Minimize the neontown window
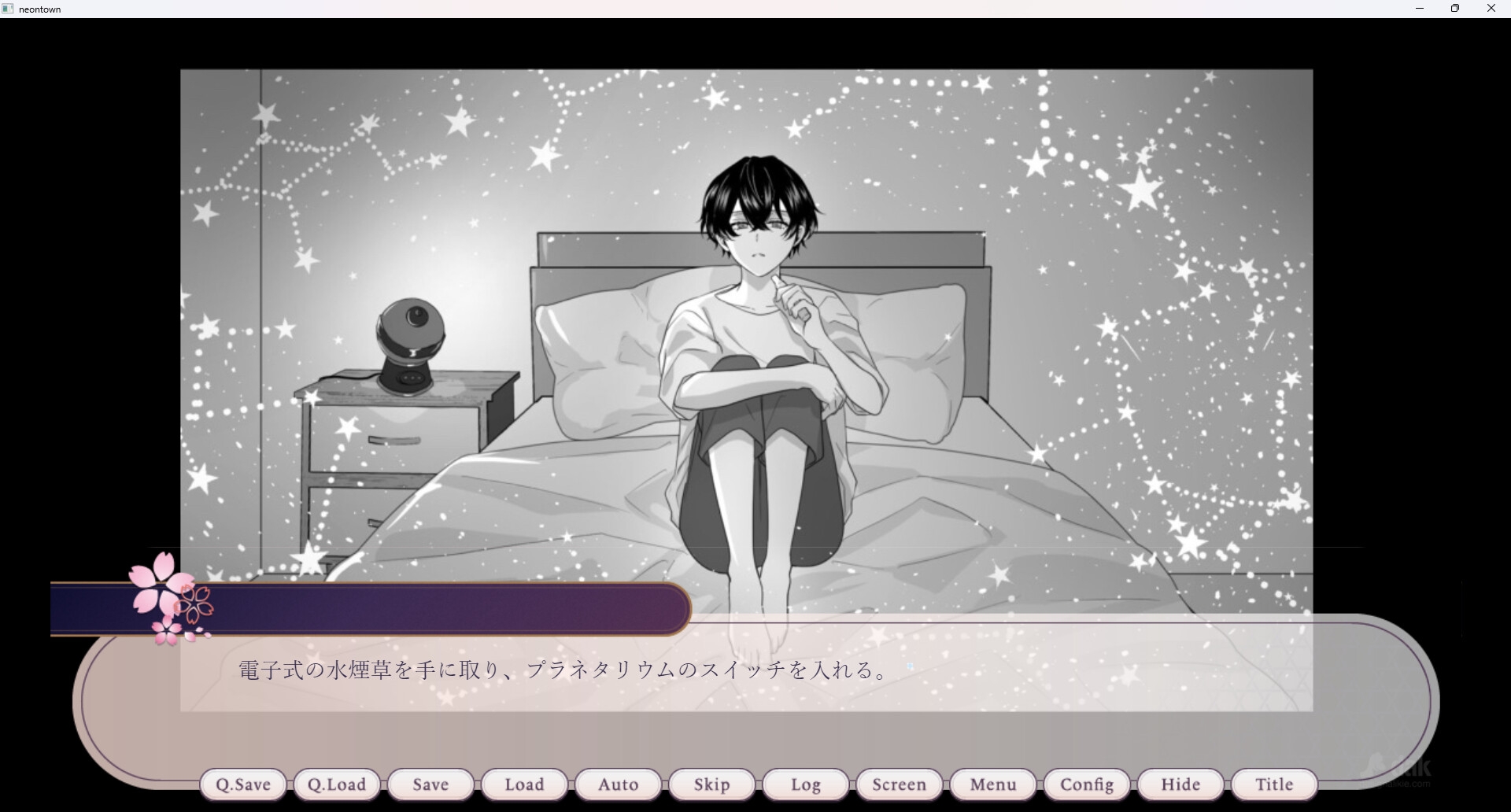The image size is (1511, 812). tap(1420, 9)
